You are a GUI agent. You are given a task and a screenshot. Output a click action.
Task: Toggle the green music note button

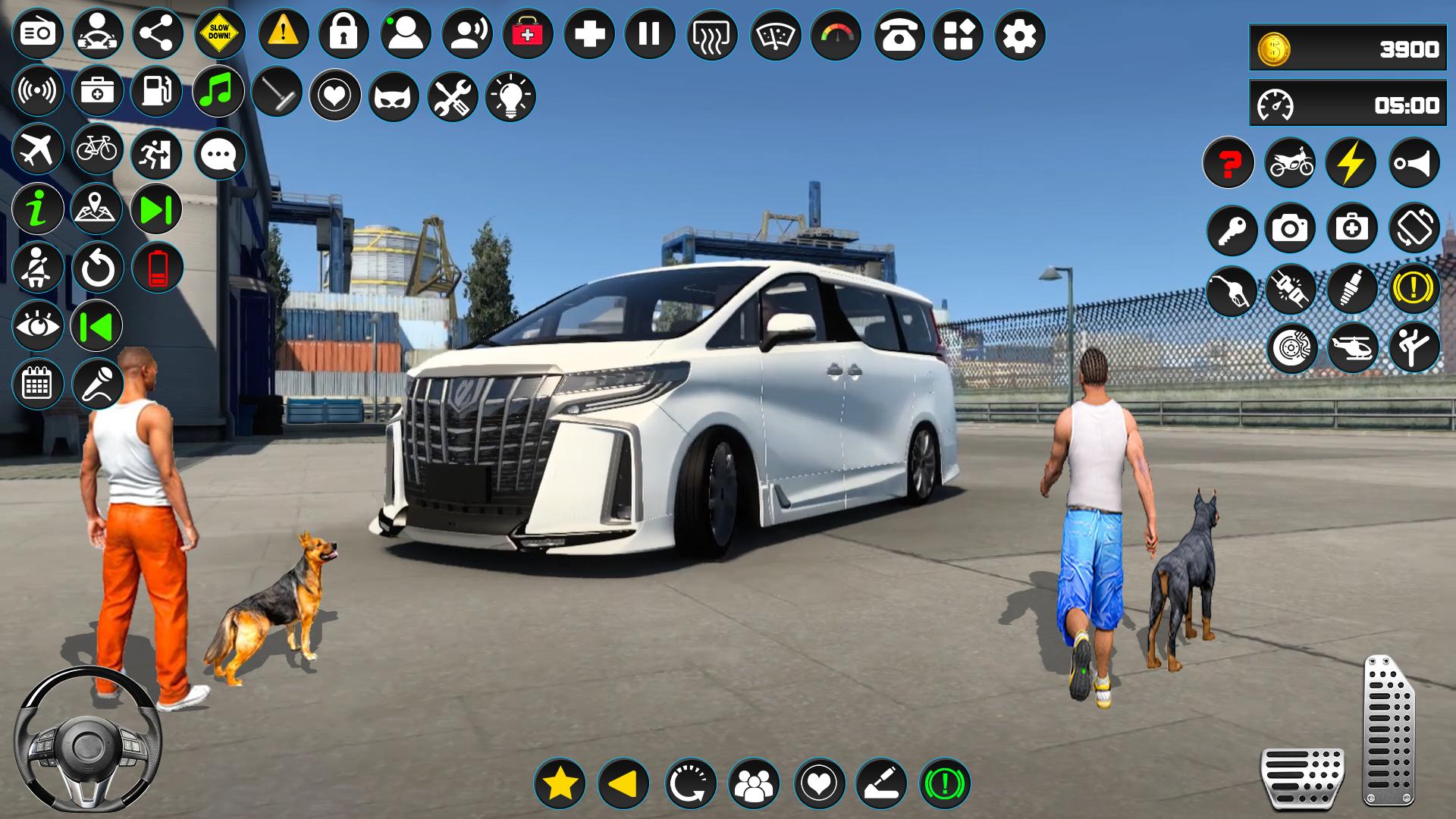pos(218,92)
